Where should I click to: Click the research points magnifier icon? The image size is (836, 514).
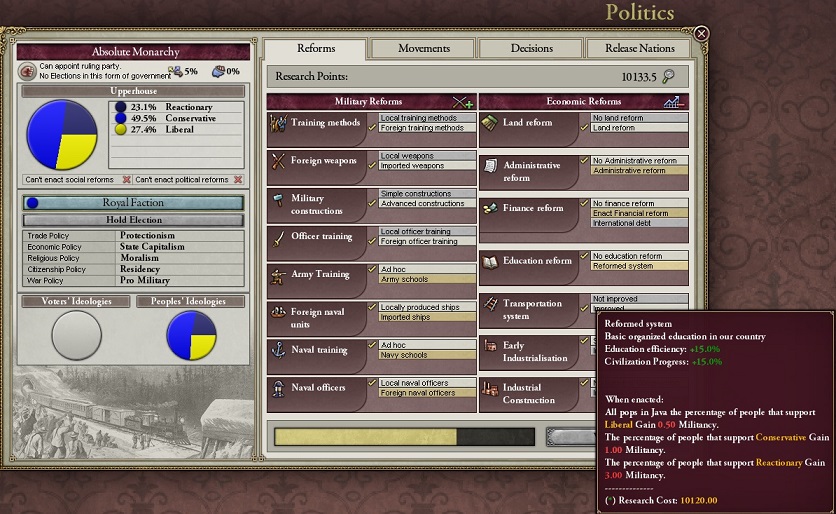pyautogui.click(x=668, y=76)
